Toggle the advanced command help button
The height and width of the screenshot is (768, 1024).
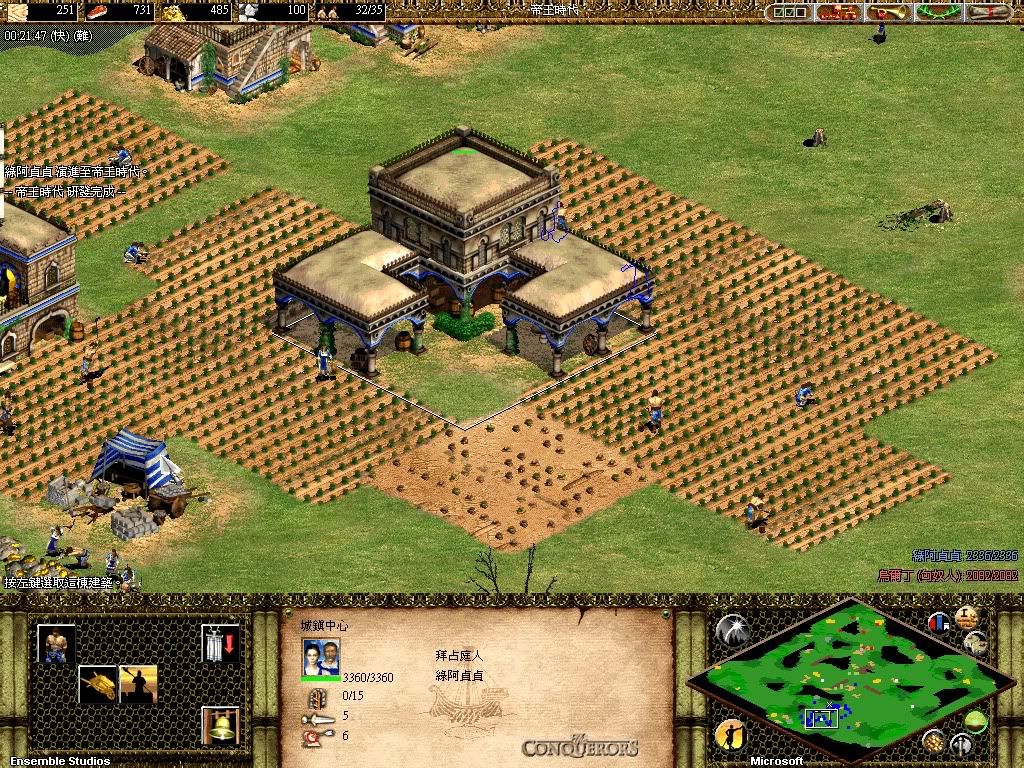968,616
